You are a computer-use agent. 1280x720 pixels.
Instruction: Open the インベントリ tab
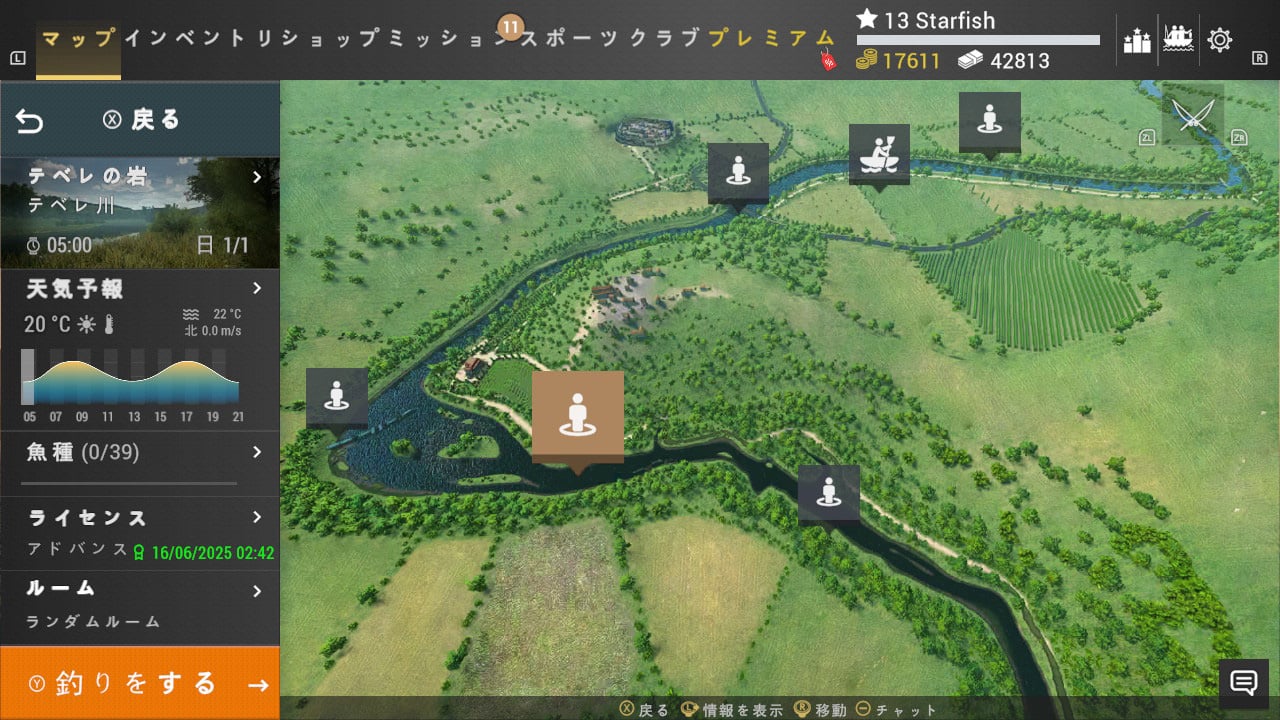pyautogui.click(x=199, y=39)
